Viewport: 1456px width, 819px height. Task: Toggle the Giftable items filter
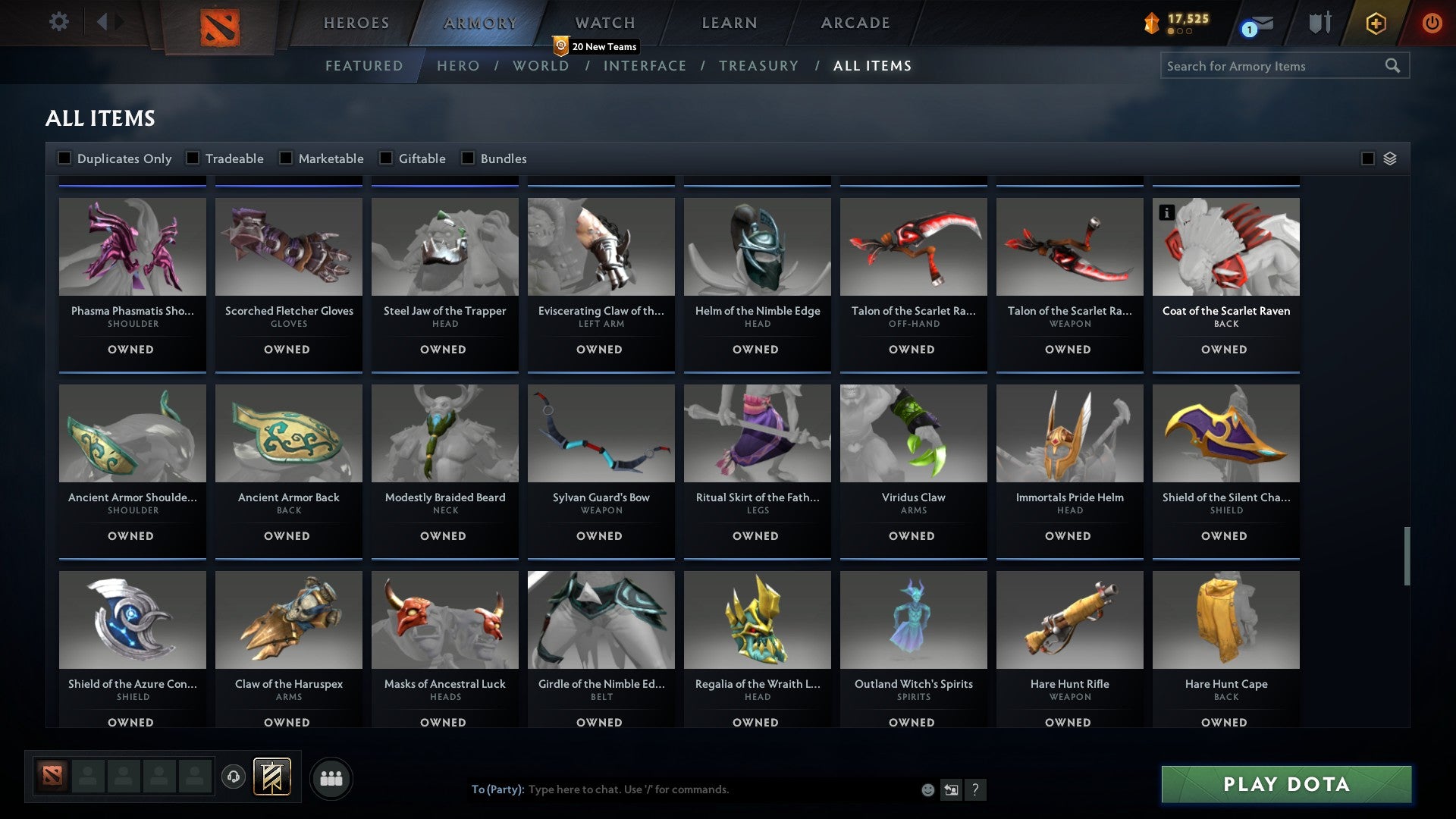385,158
